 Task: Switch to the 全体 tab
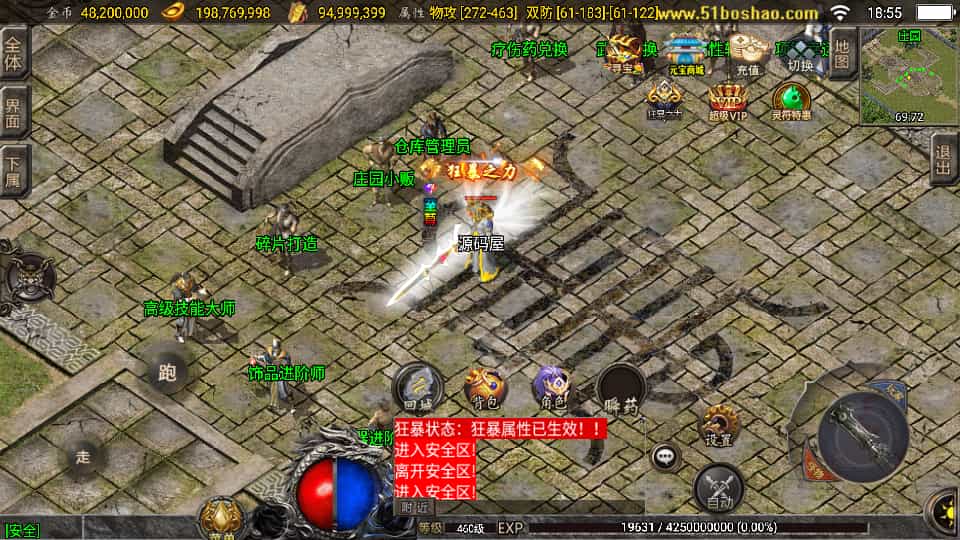[14, 52]
